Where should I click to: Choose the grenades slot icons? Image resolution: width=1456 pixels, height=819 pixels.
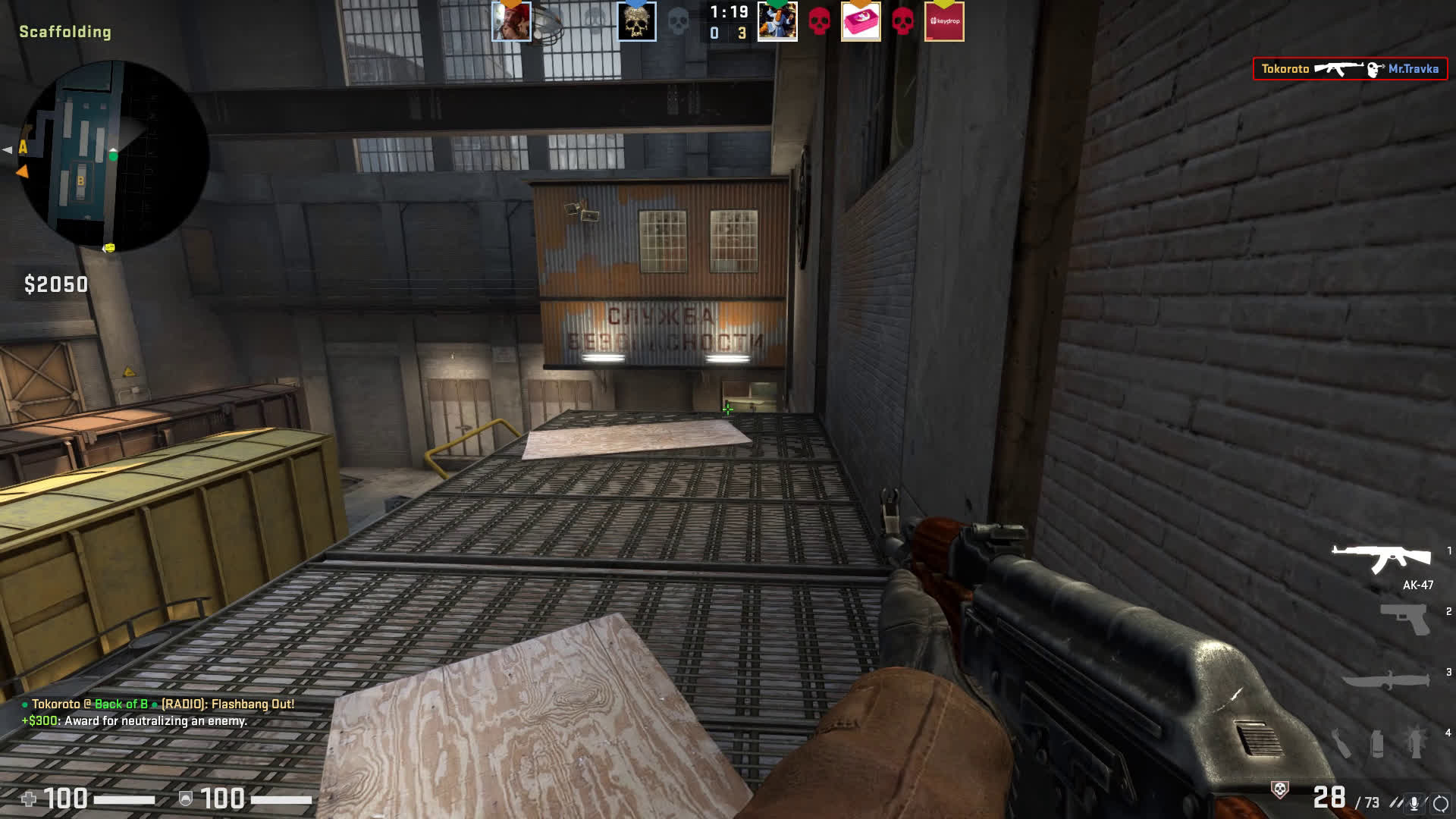pos(1378,742)
